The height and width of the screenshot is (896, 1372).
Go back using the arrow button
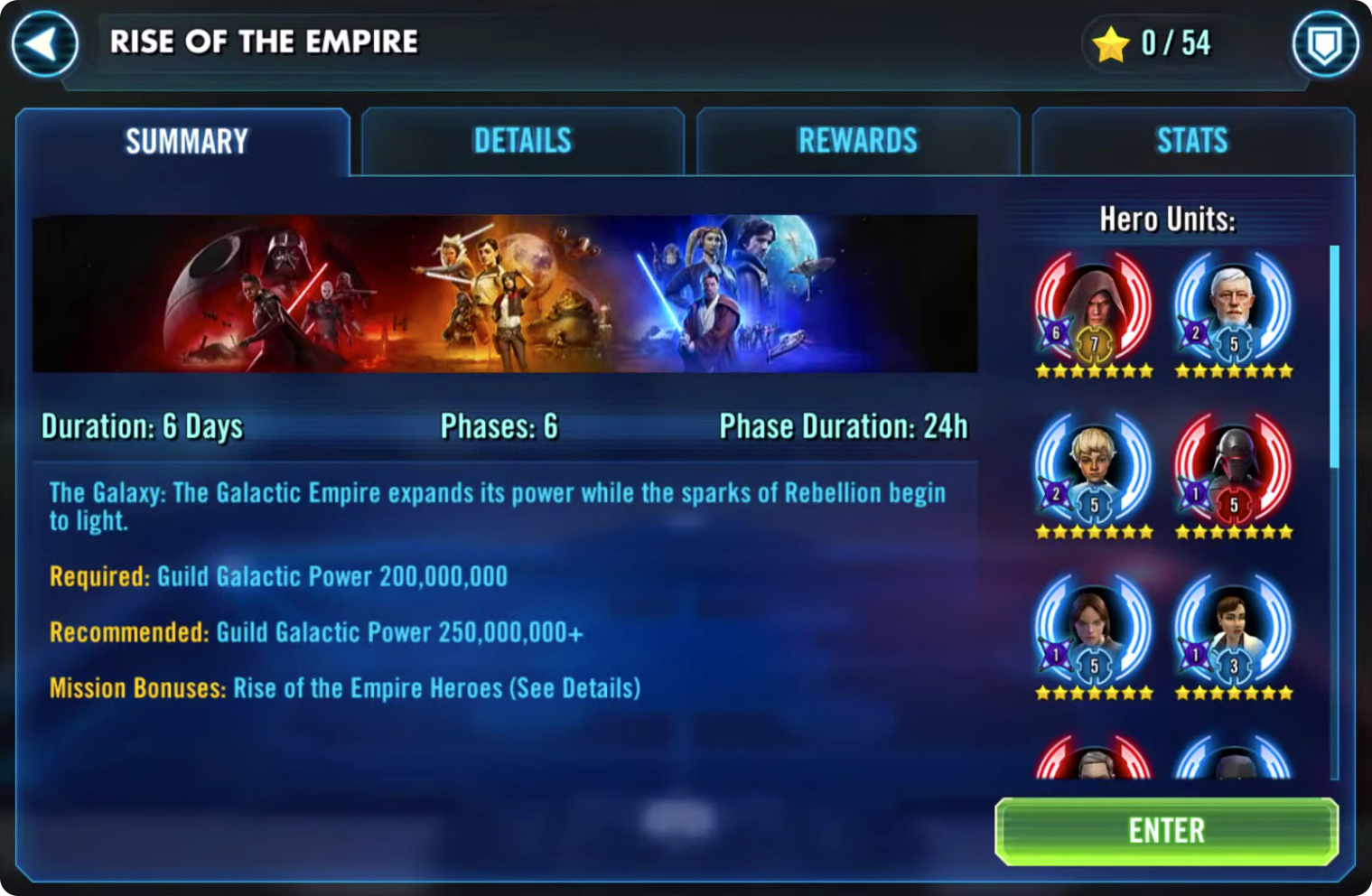coord(44,43)
